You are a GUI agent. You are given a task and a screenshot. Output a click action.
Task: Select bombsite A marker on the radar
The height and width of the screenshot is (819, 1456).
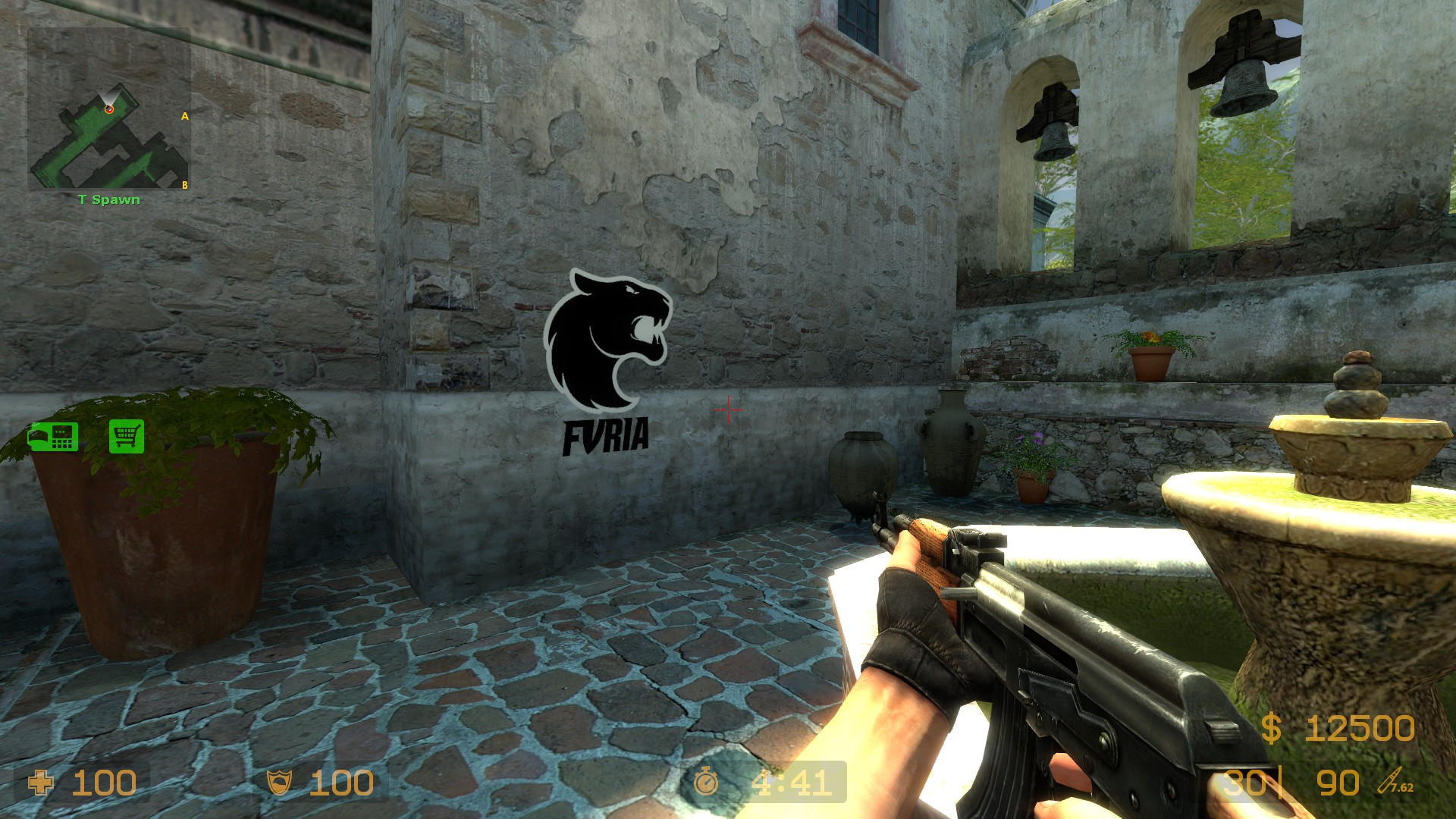point(185,115)
